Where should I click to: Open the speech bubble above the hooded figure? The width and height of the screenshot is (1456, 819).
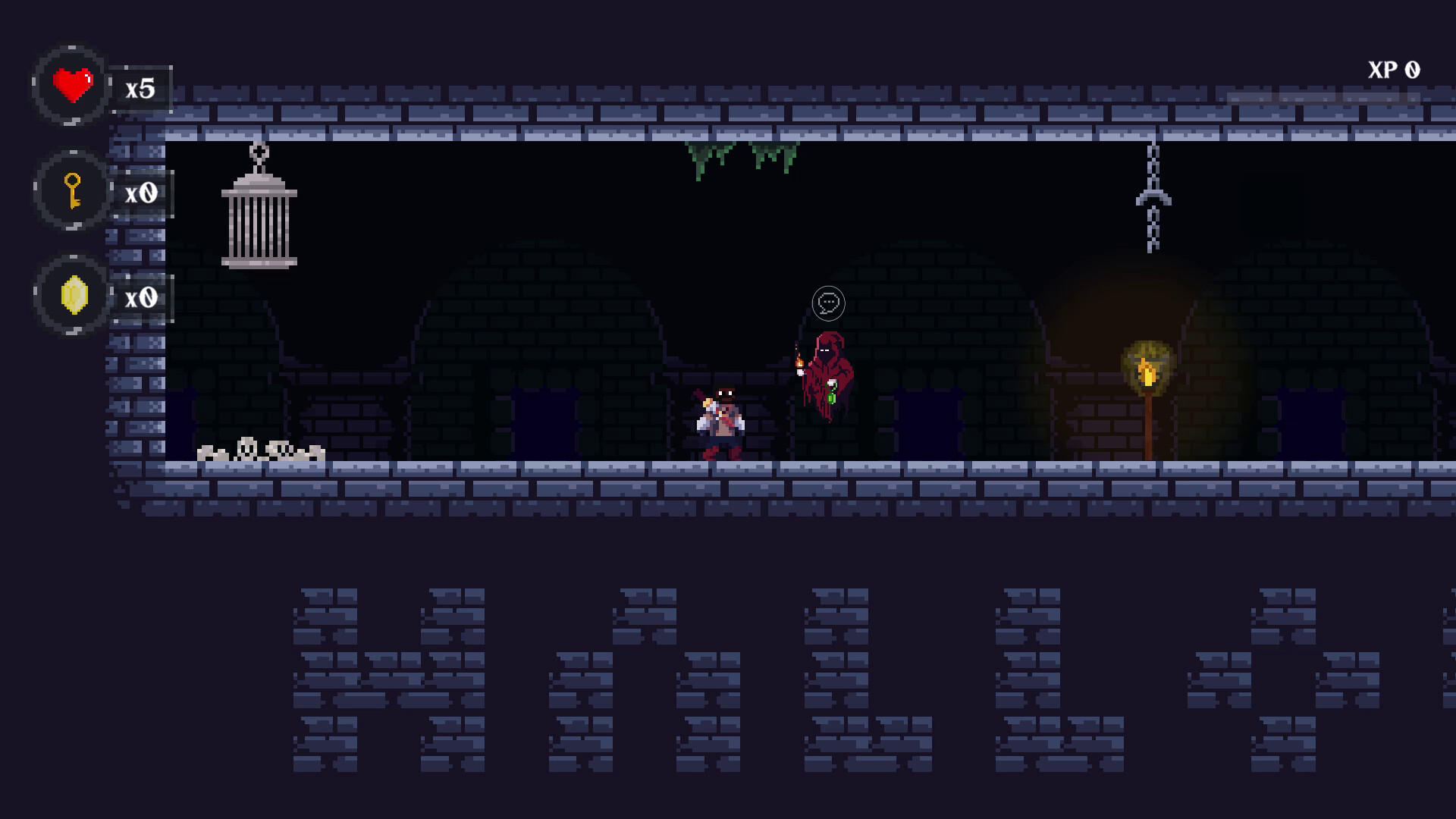click(x=828, y=302)
